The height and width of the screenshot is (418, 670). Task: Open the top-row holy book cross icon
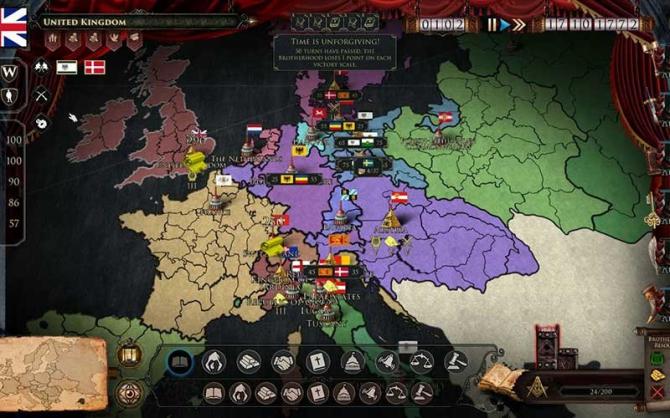(317, 362)
